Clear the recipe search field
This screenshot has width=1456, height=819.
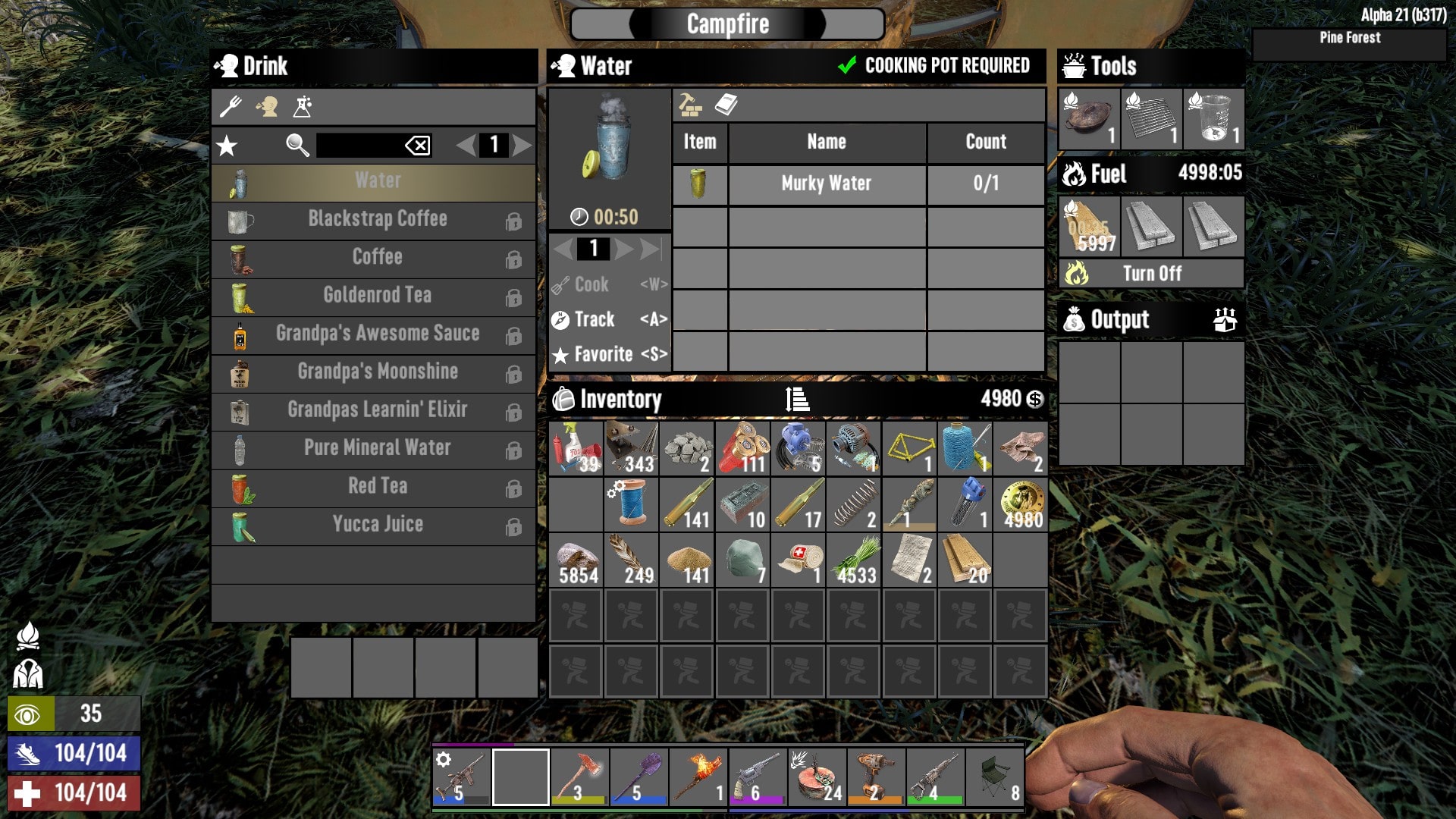[418, 145]
